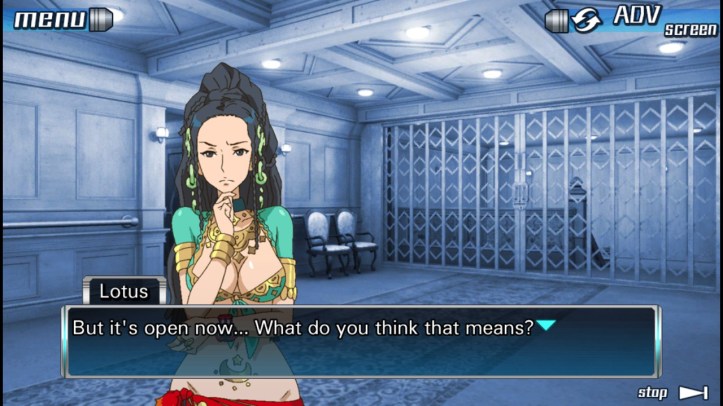Advance dialogue with the cyan arrow
Image resolution: width=723 pixels, height=406 pixels.
546,325
